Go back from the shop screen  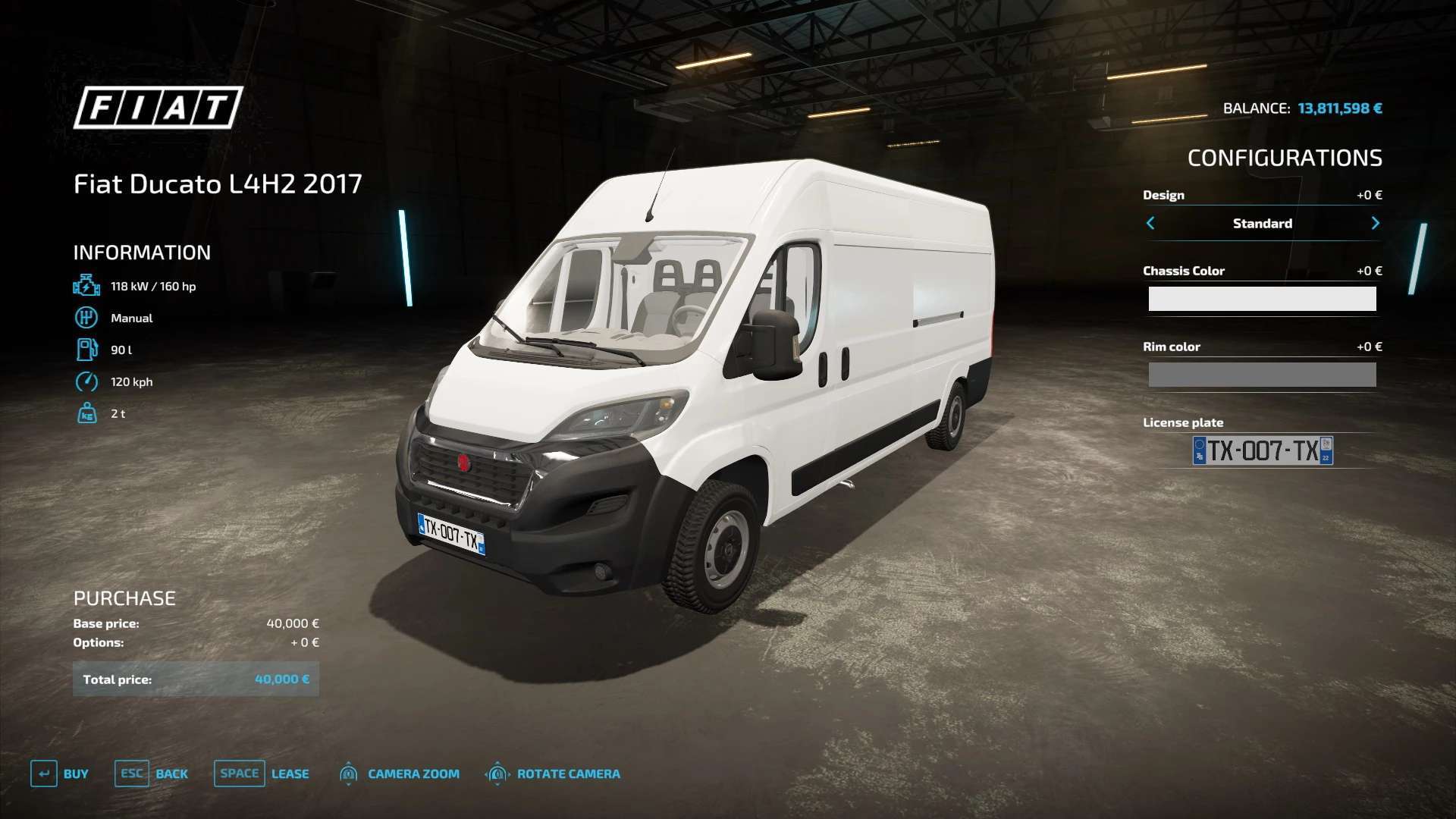152,773
